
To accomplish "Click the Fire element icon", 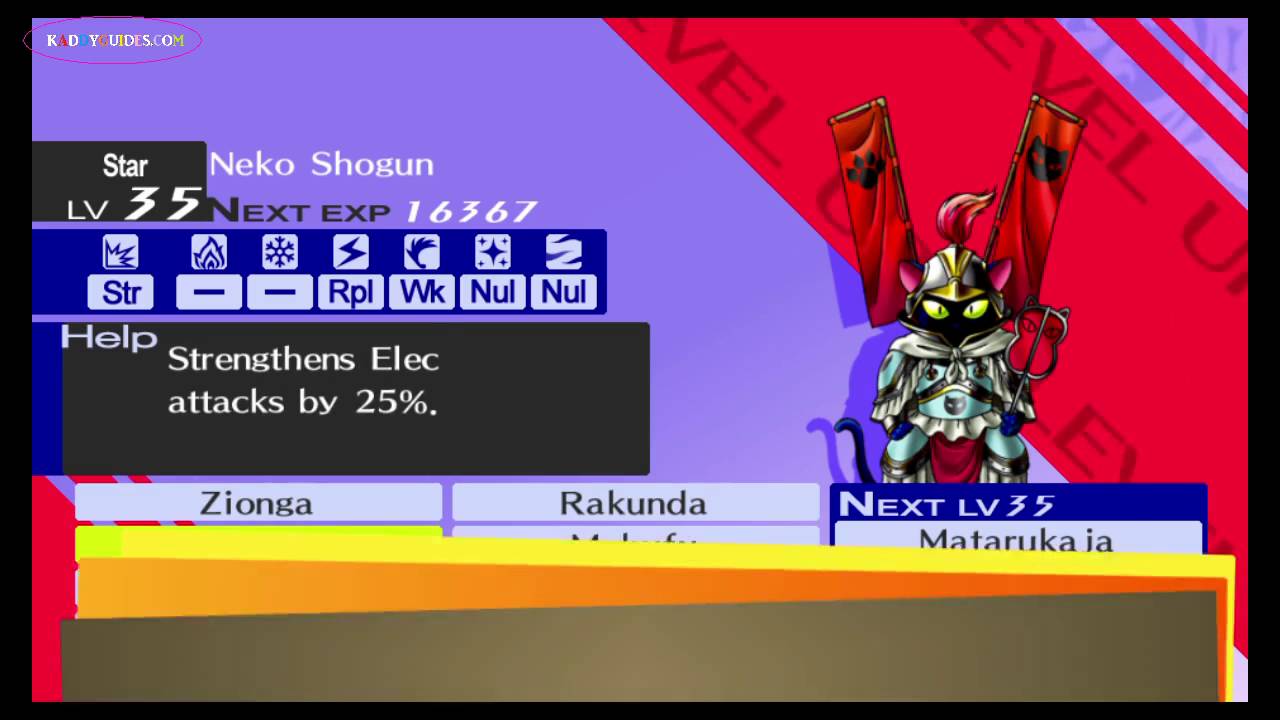I will point(208,252).
